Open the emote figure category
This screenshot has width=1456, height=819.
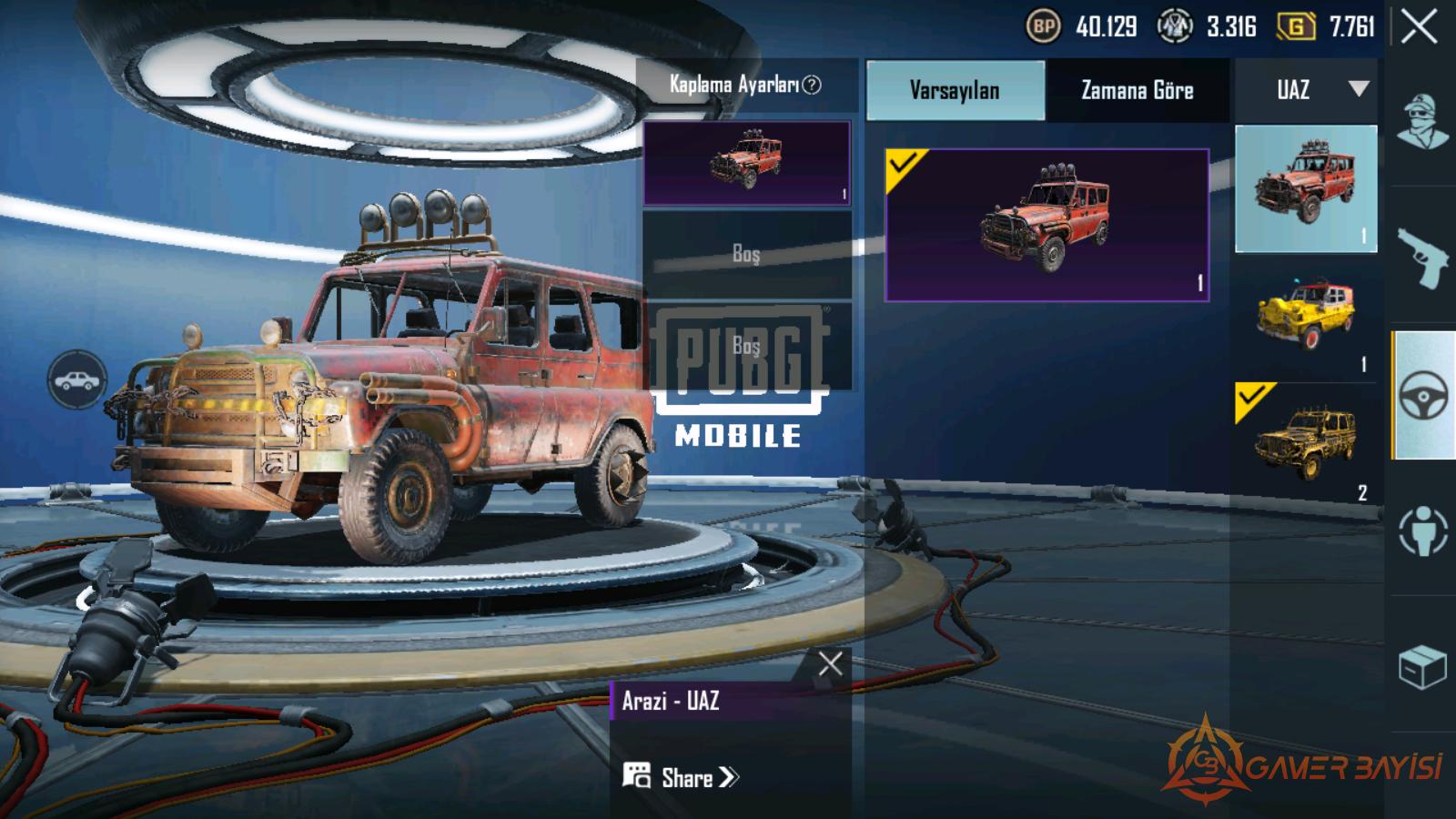1422,531
